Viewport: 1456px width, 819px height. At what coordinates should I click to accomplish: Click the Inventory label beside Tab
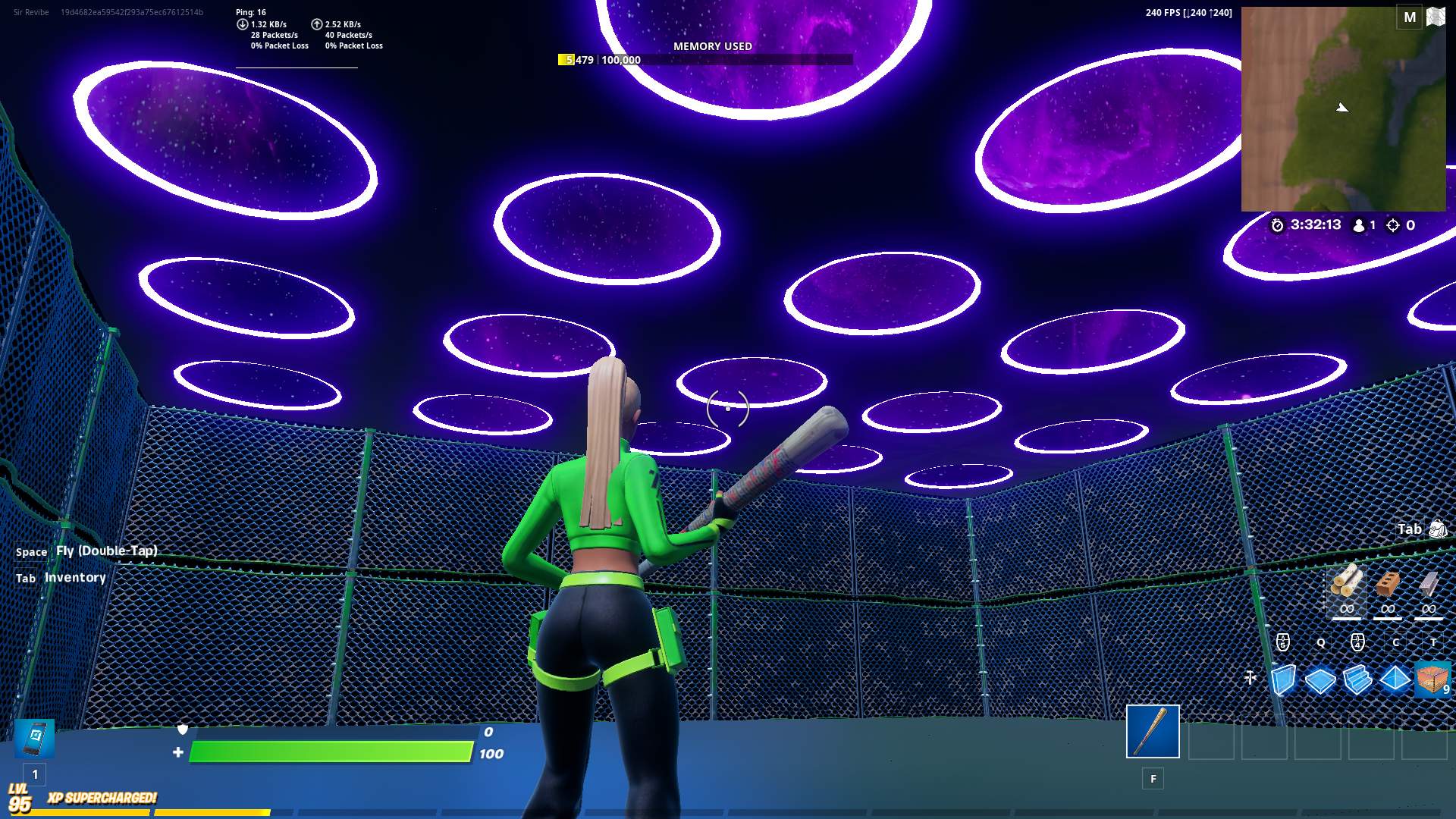tap(75, 577)
